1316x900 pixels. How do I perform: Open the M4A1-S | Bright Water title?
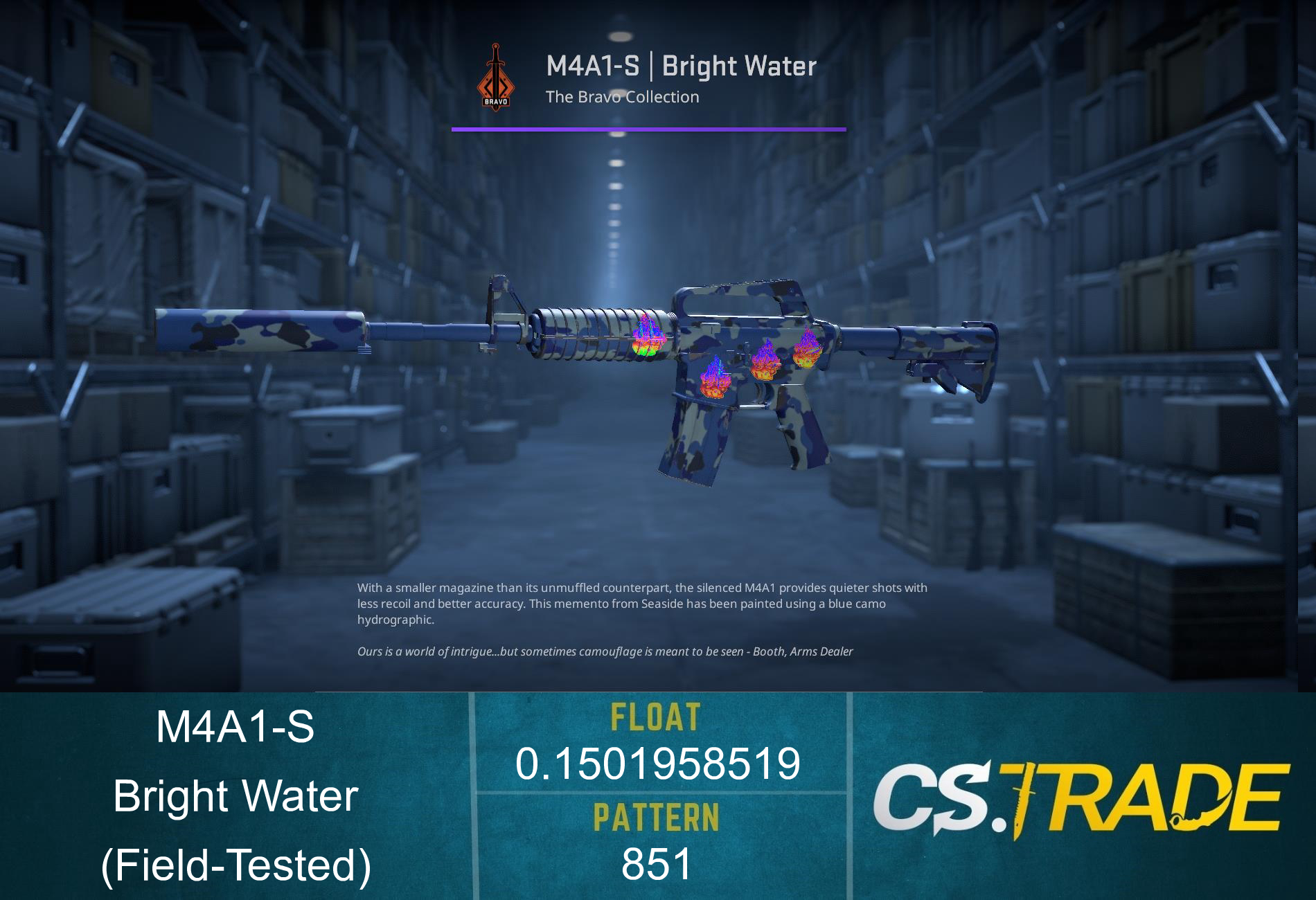click(680, 66)
